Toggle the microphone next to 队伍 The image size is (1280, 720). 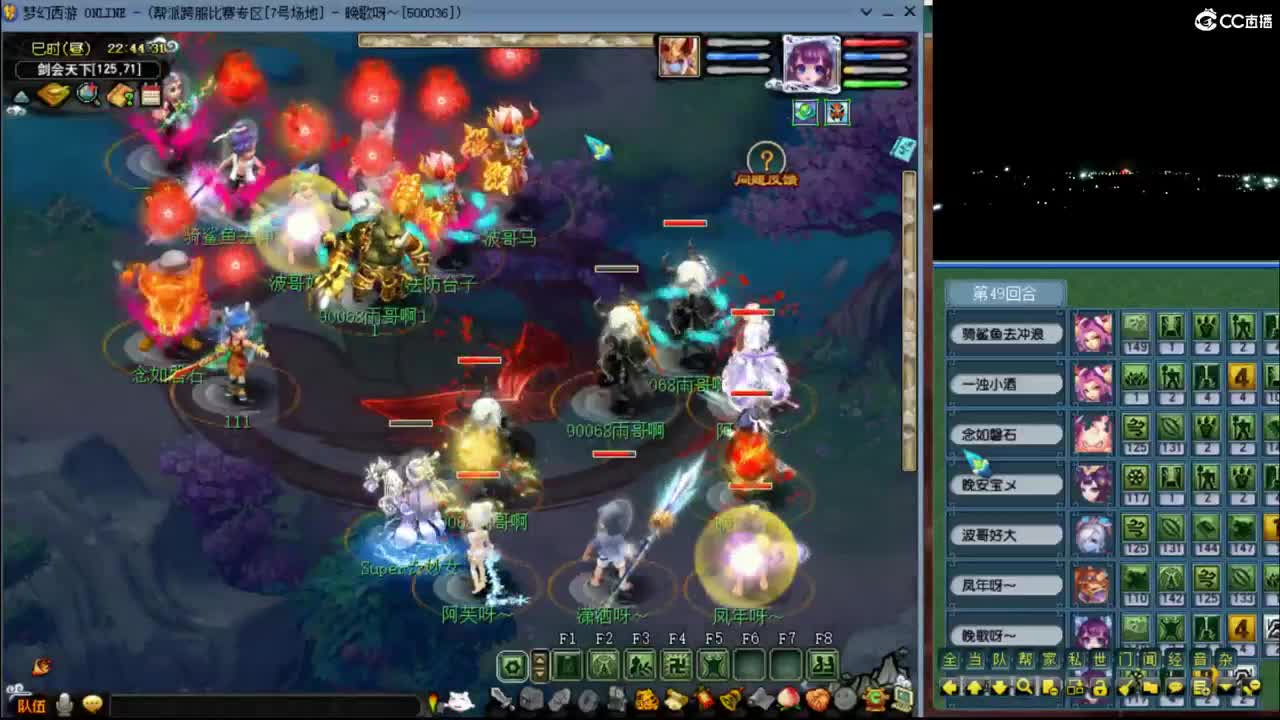pyautogui.click(x=64, y=703)
